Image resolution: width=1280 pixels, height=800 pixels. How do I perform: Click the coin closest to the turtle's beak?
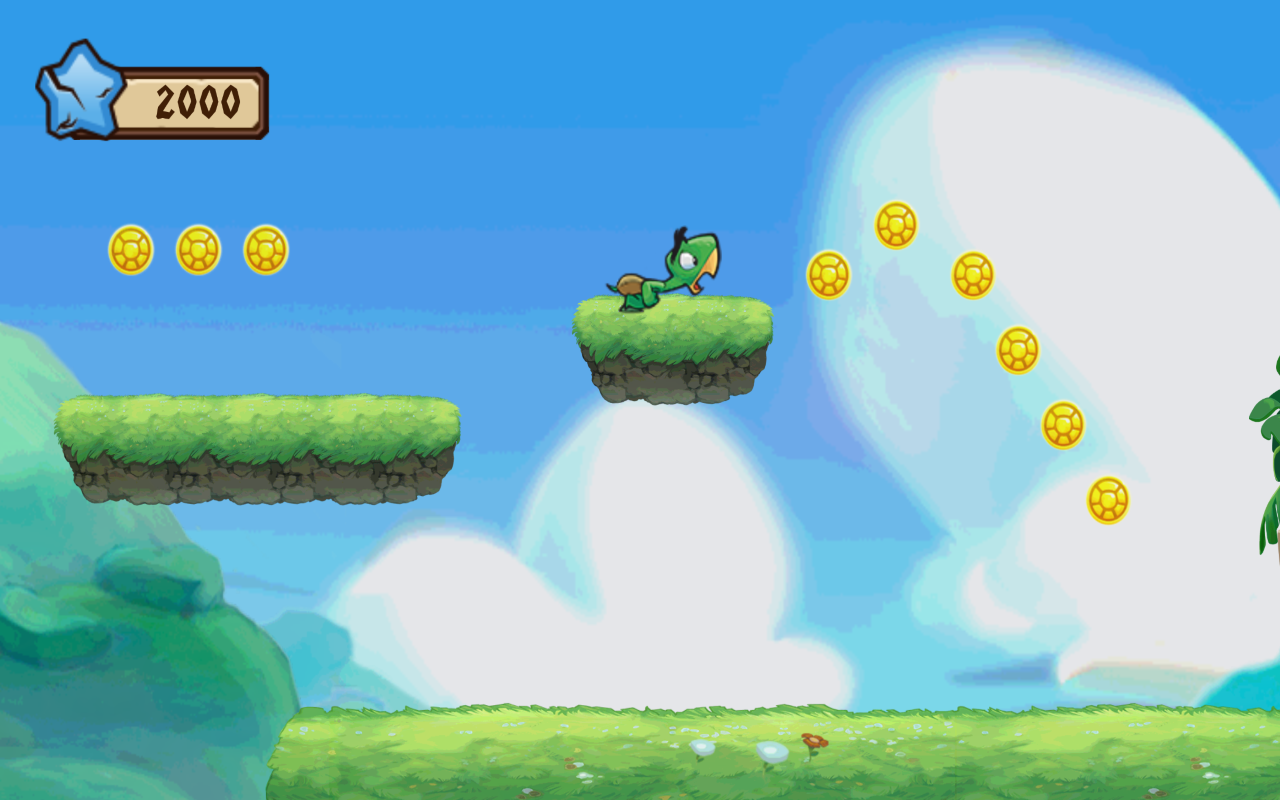click(x=830, y=272)
